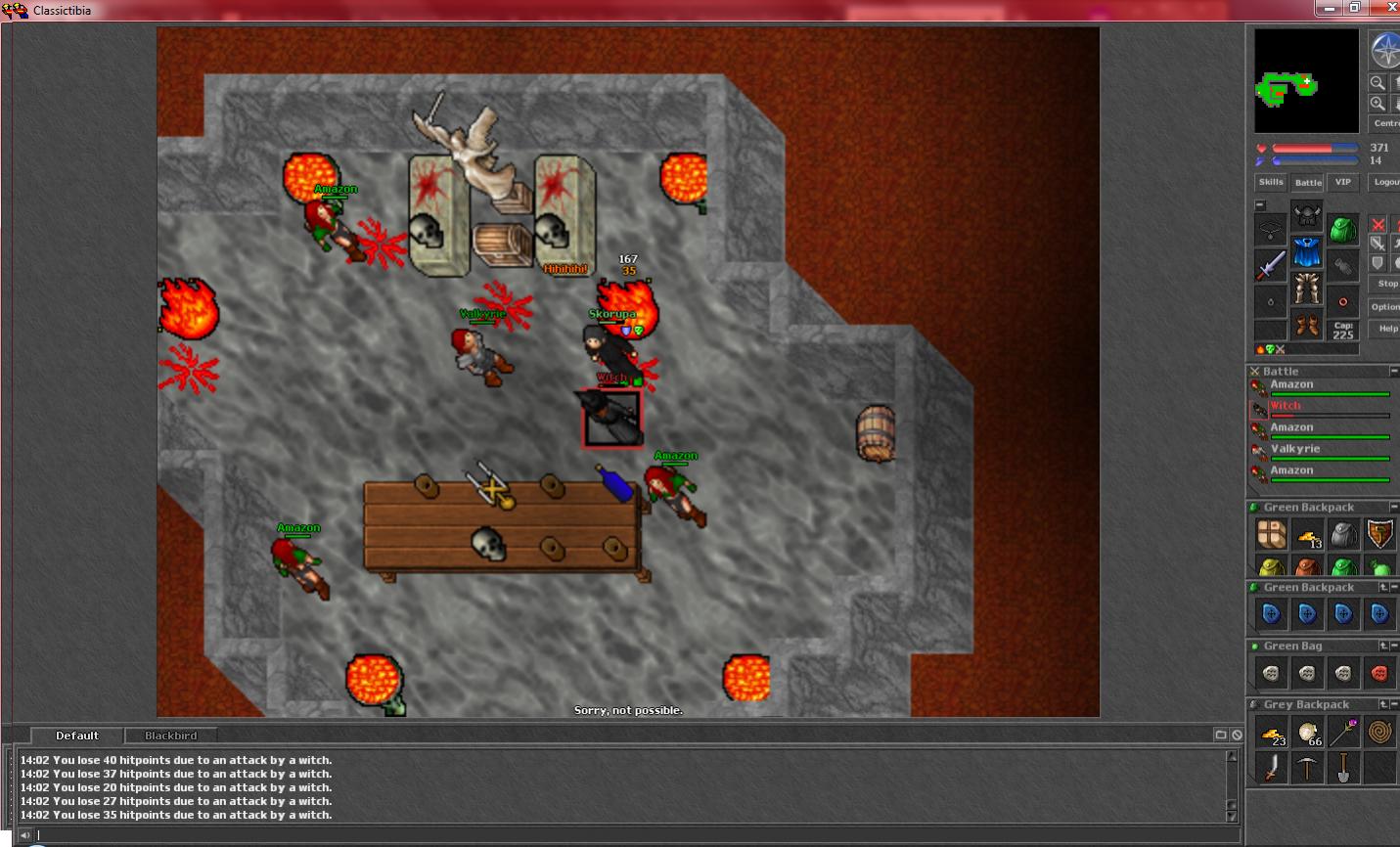
Task: Open the Skills window
Action: click(x=1271, y=182)
